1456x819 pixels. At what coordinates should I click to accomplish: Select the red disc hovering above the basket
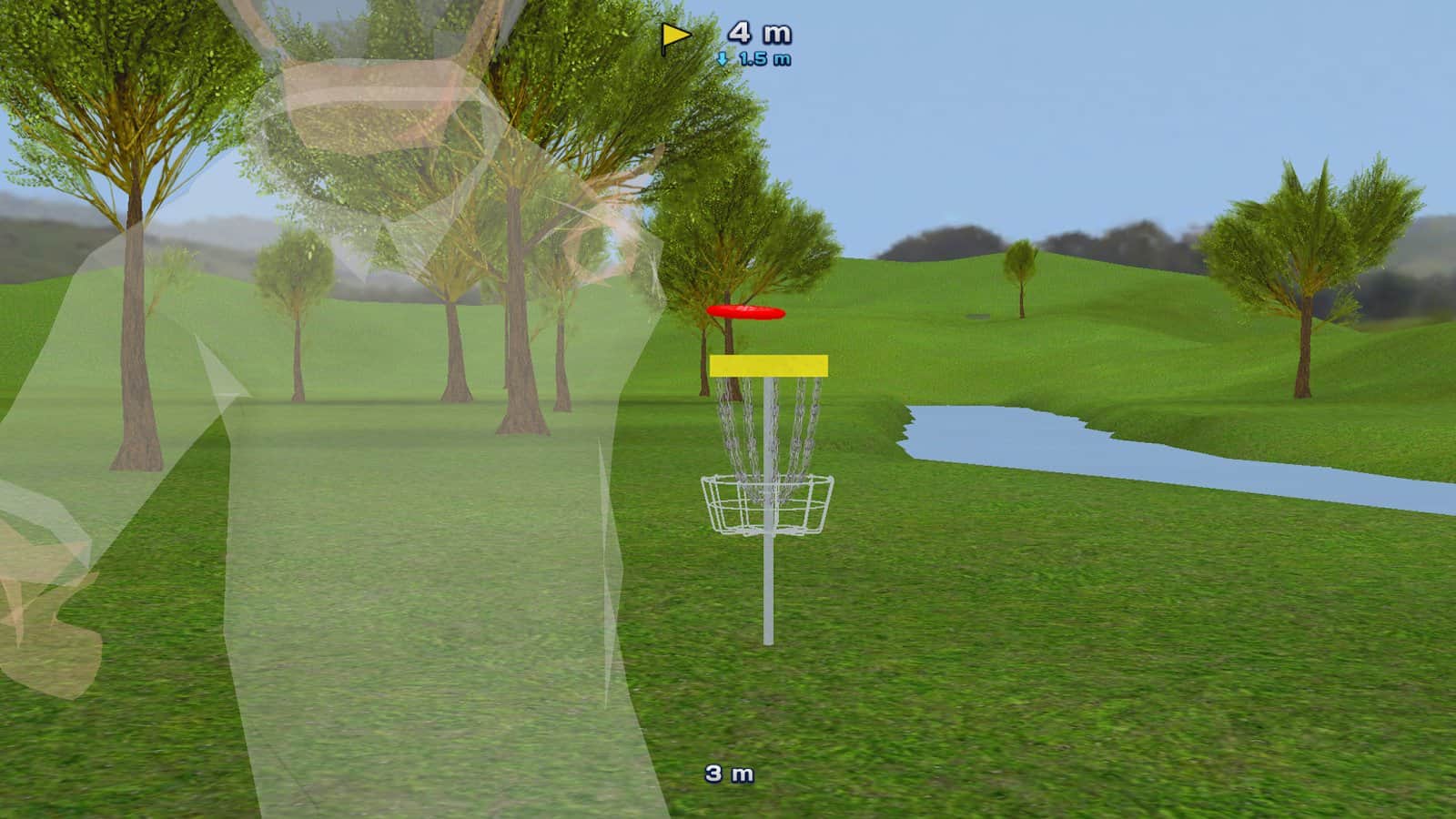(x=744, y=314)
